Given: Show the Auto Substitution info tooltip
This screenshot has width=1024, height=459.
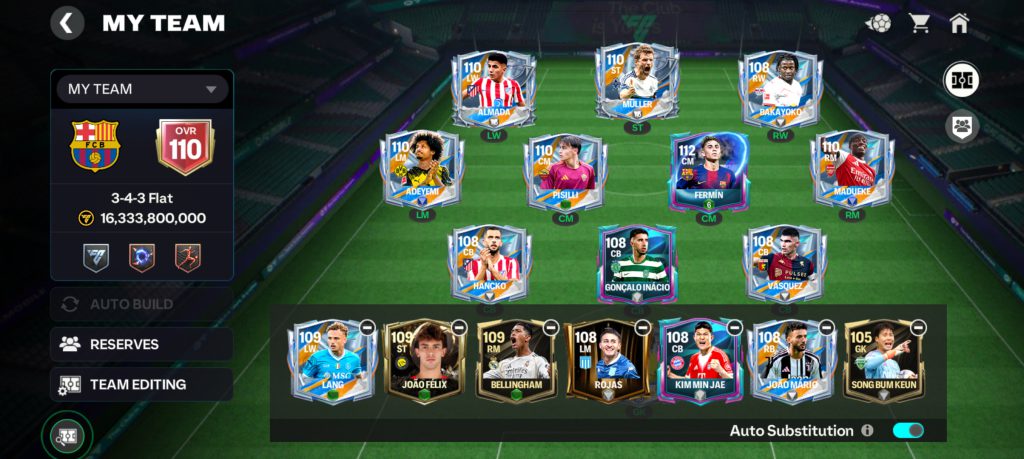Looking at the screenshot, I should [x=867, y=431].
